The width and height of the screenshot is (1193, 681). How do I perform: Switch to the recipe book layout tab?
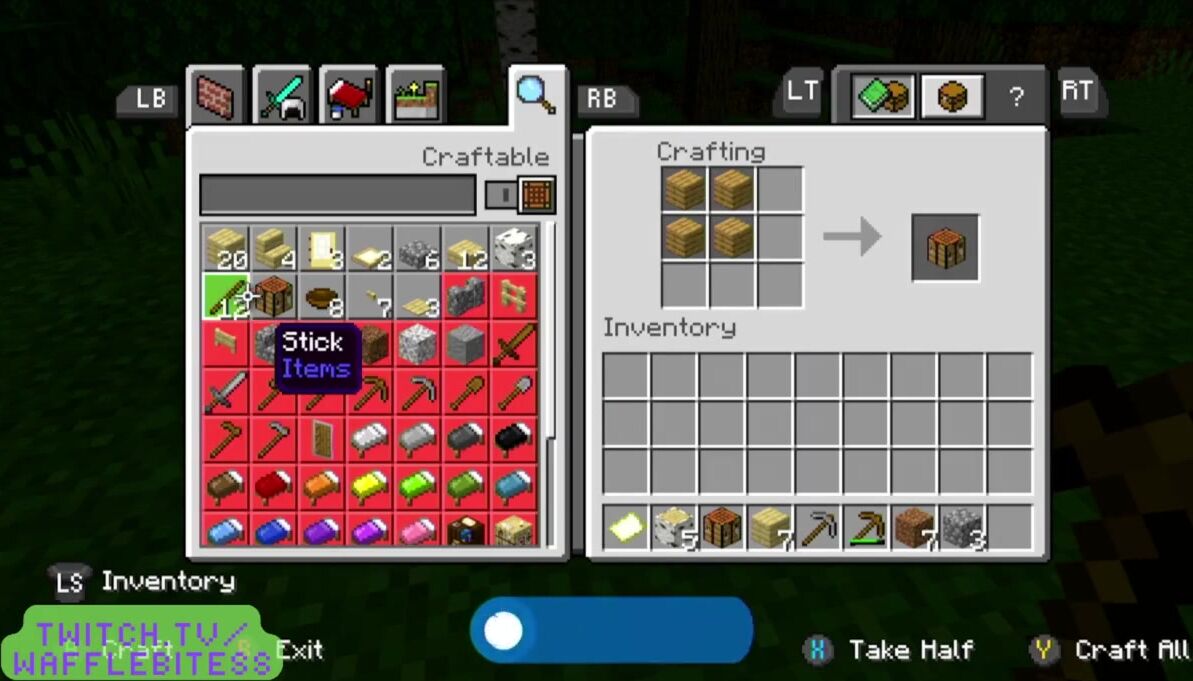pyautogui.click(x=882, y=98)
